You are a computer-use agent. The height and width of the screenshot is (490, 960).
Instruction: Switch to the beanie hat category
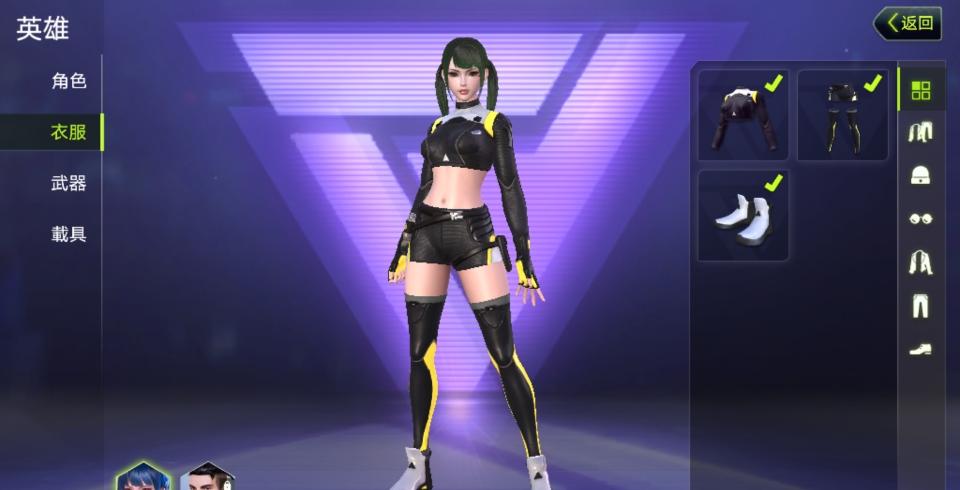[x=920, y=175]
